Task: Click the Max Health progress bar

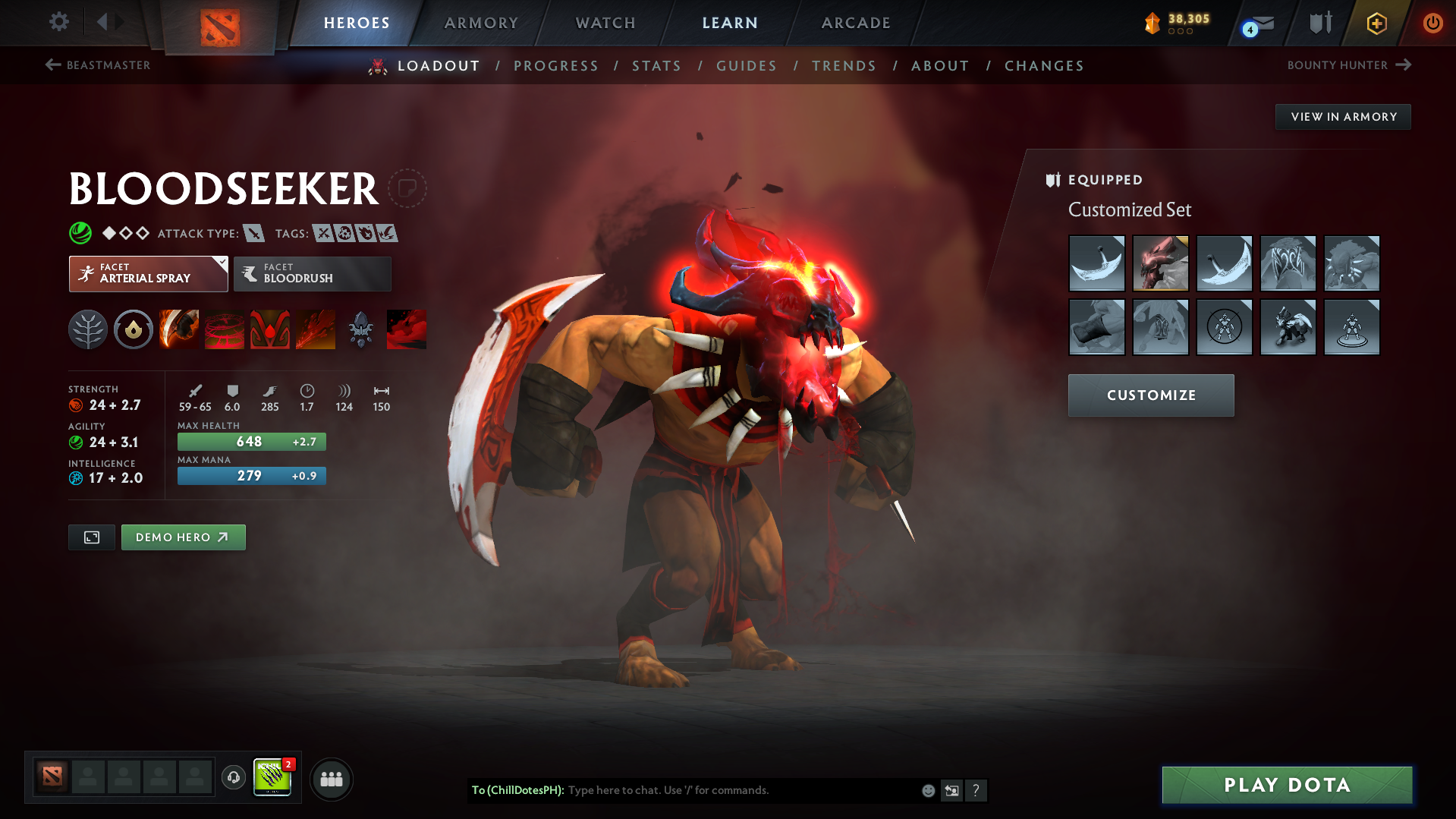Action: pos(251,441)
